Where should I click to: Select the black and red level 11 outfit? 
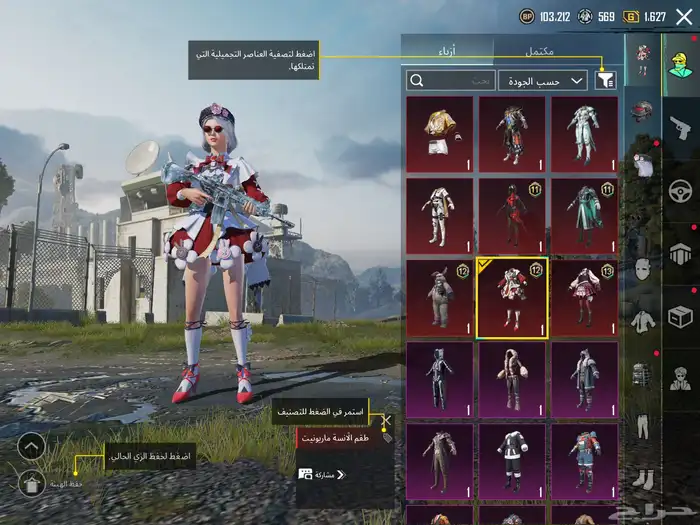pyautogui.click(x=512, y=215)
